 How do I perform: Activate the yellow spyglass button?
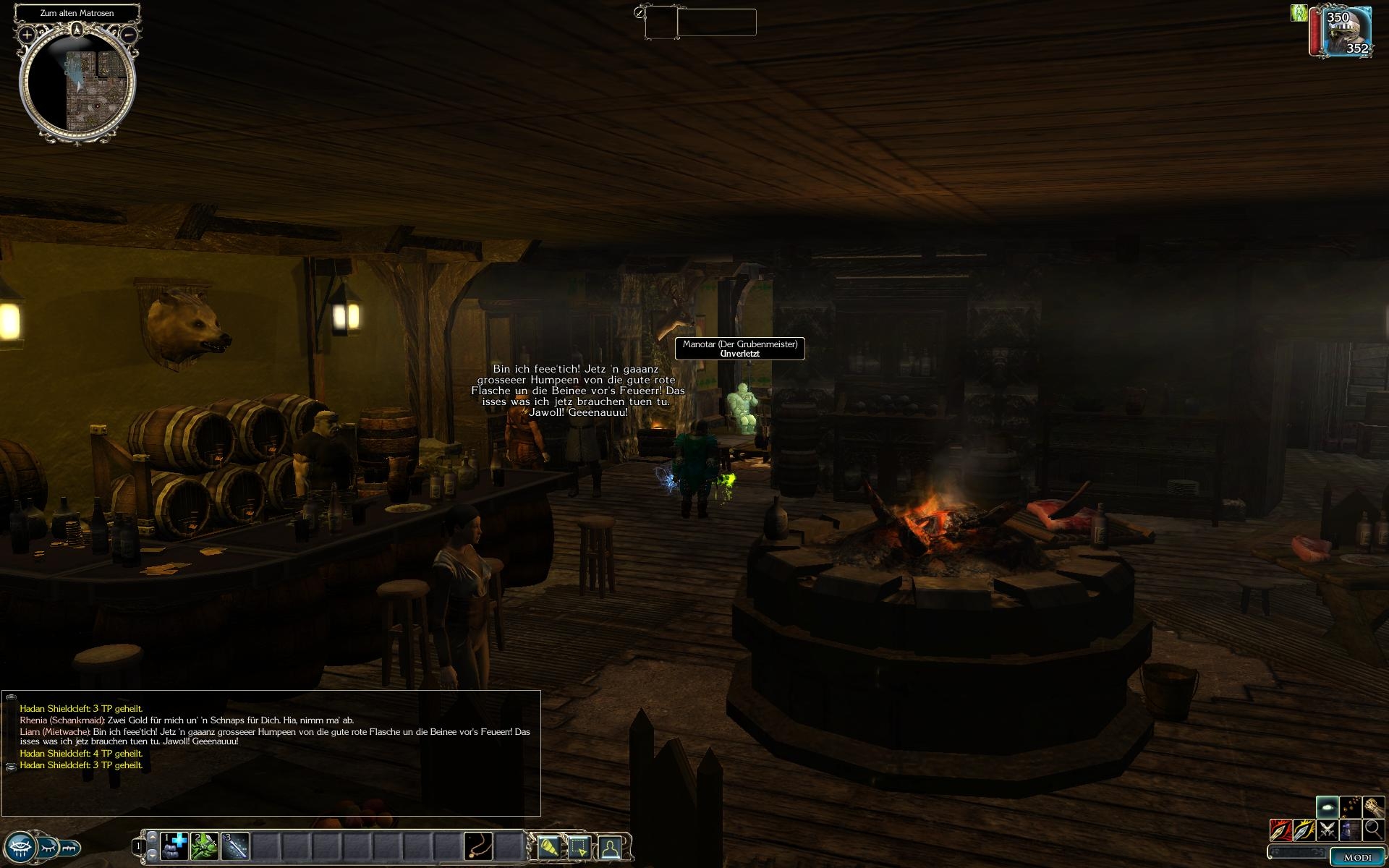pos(549,846)
